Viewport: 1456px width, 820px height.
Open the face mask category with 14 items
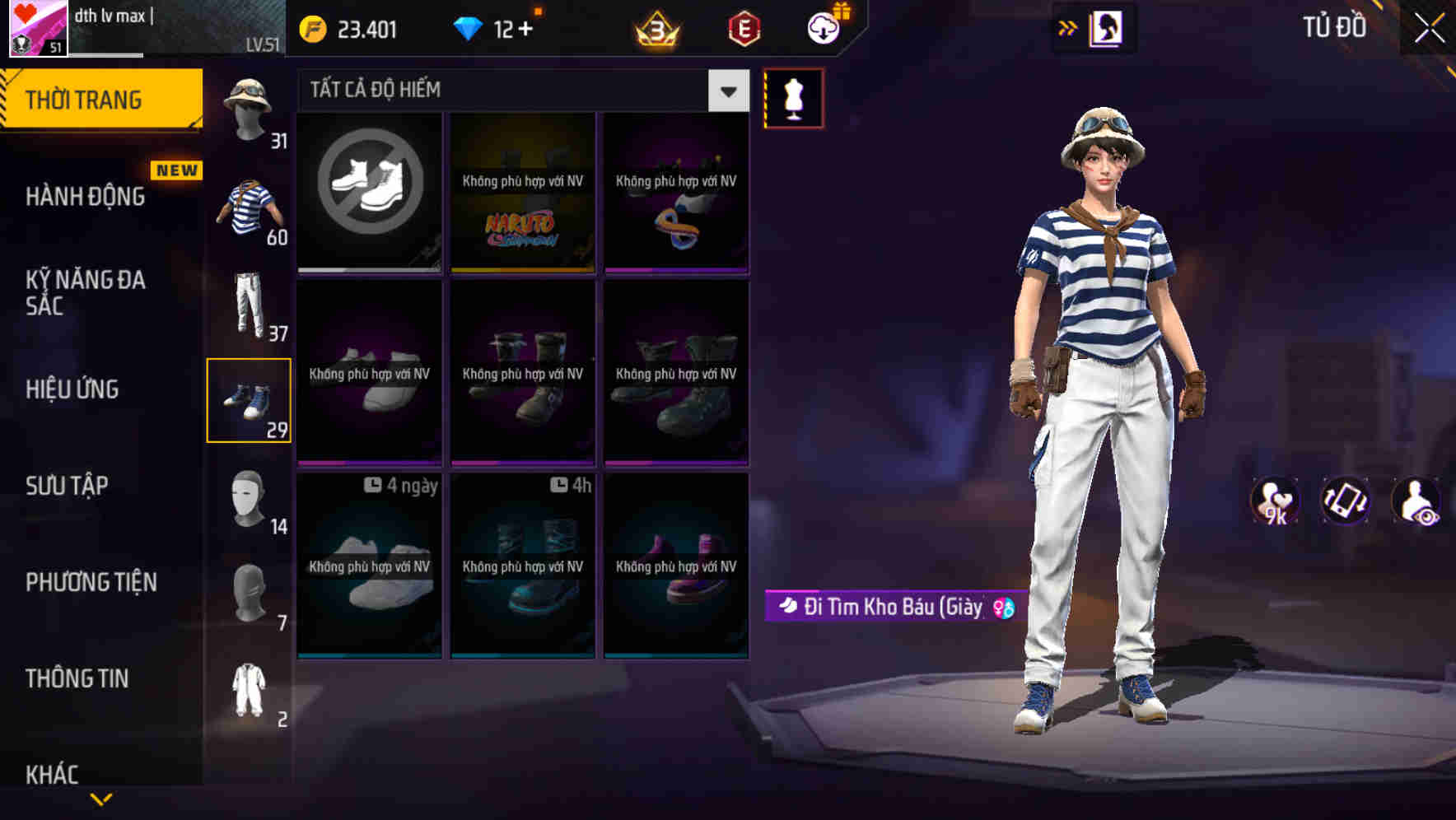click(249, 498)
